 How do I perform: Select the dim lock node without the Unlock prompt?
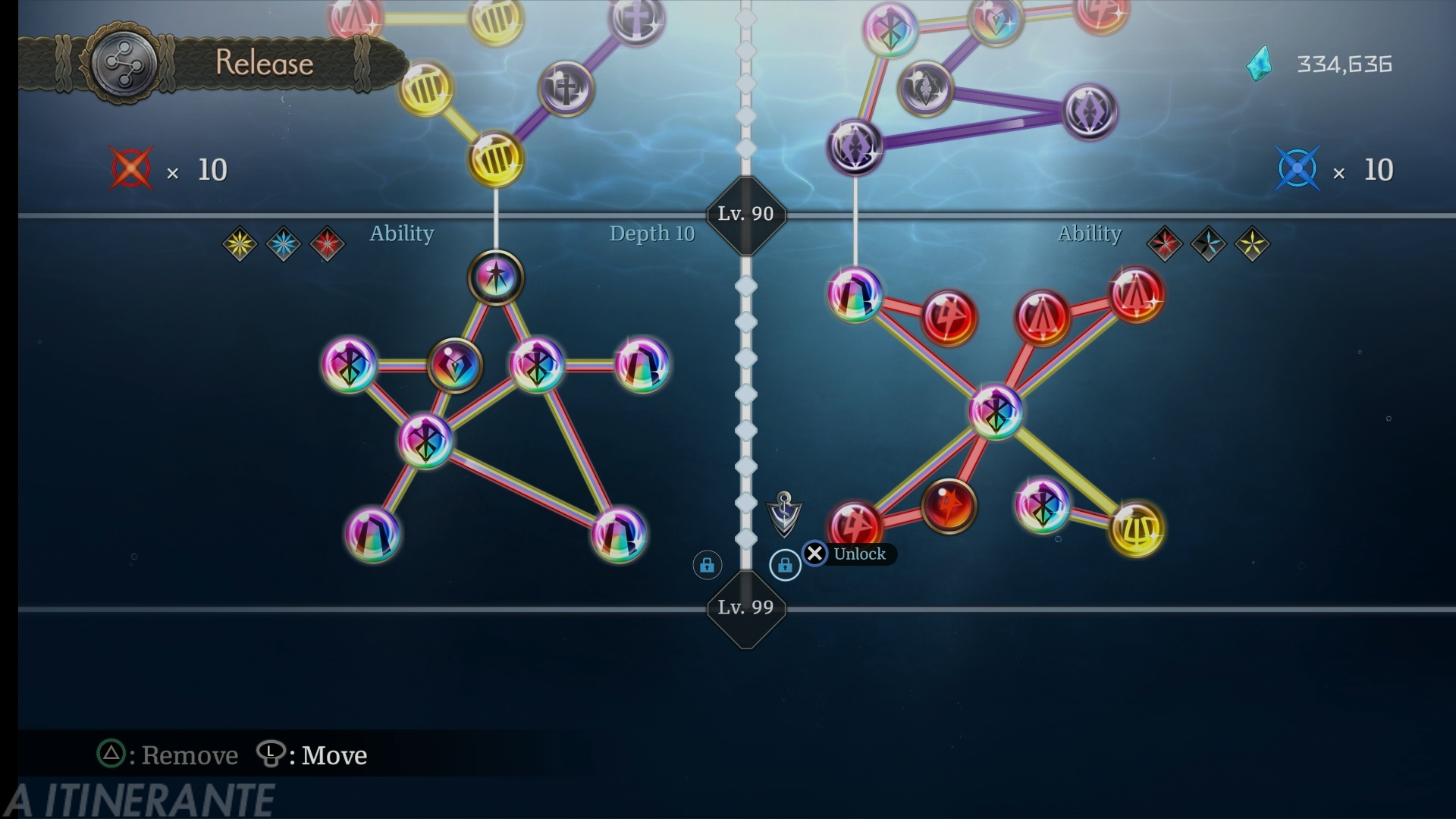[707, 565]
